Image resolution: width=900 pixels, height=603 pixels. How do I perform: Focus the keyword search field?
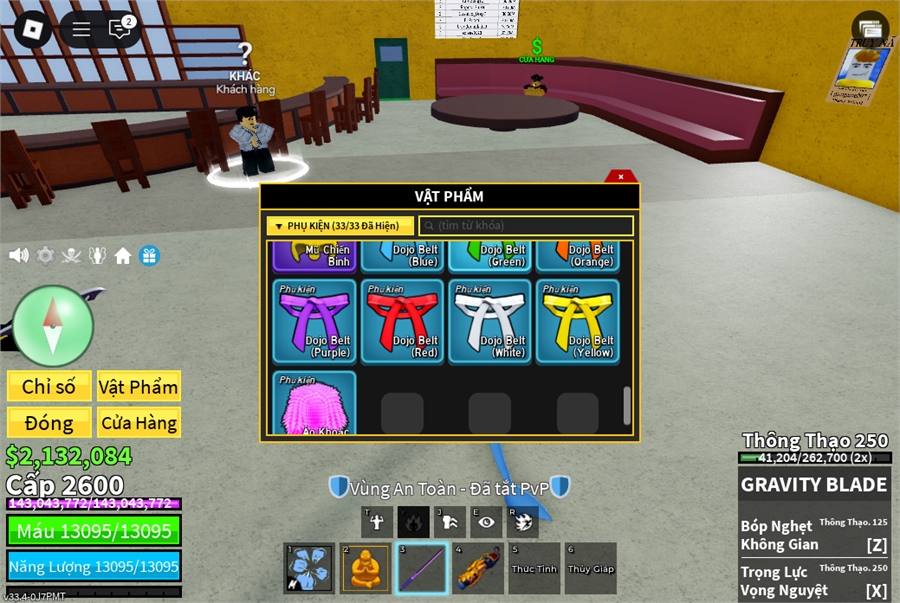pos(526,226)
